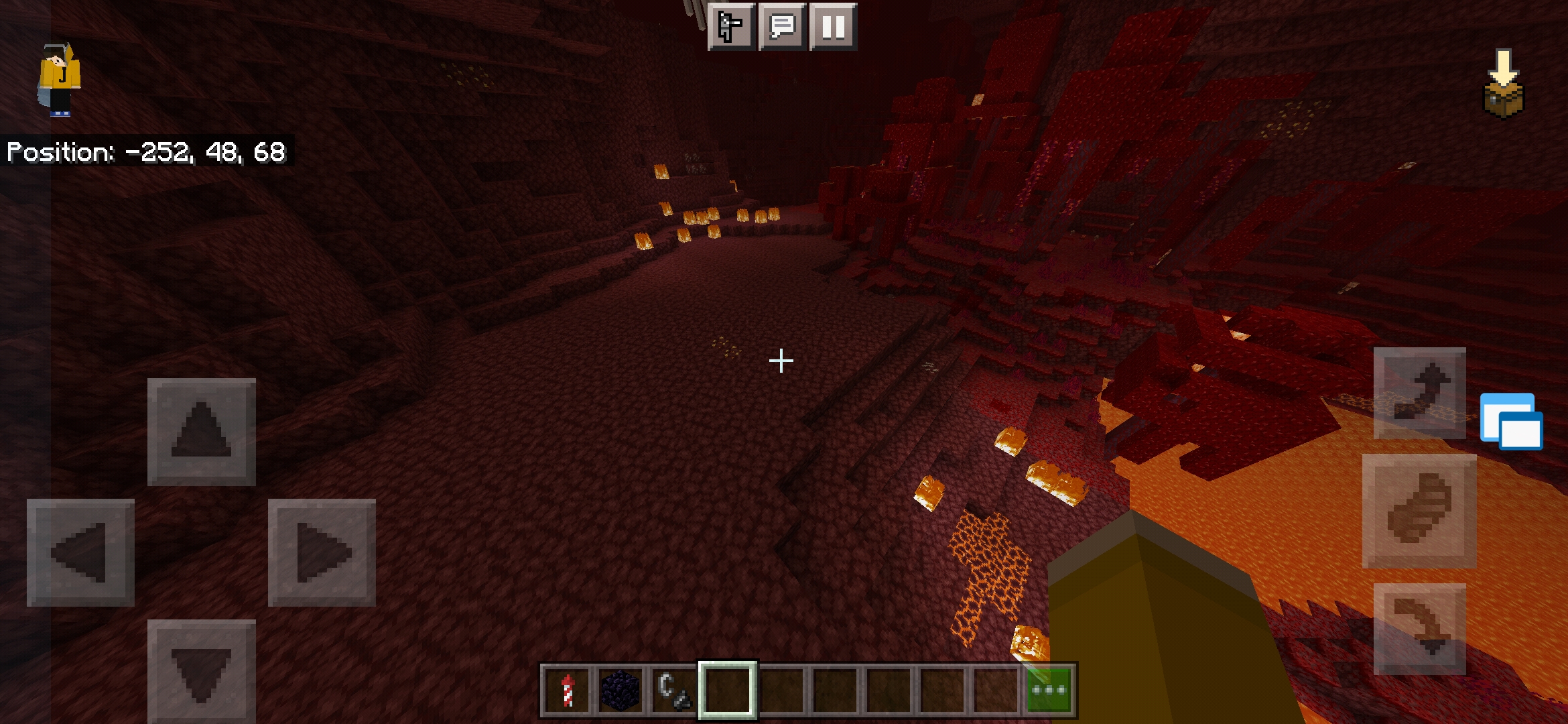Select the flint and steel slot
This screenshot has height=724, width=1568.
[674, 690]
